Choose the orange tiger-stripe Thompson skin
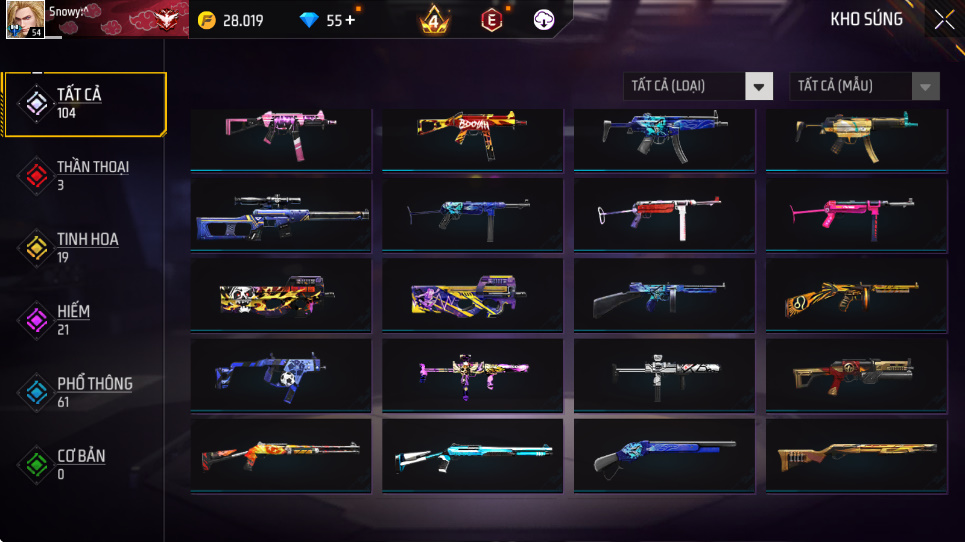This screenshot has height=542, width=965. 856,294
